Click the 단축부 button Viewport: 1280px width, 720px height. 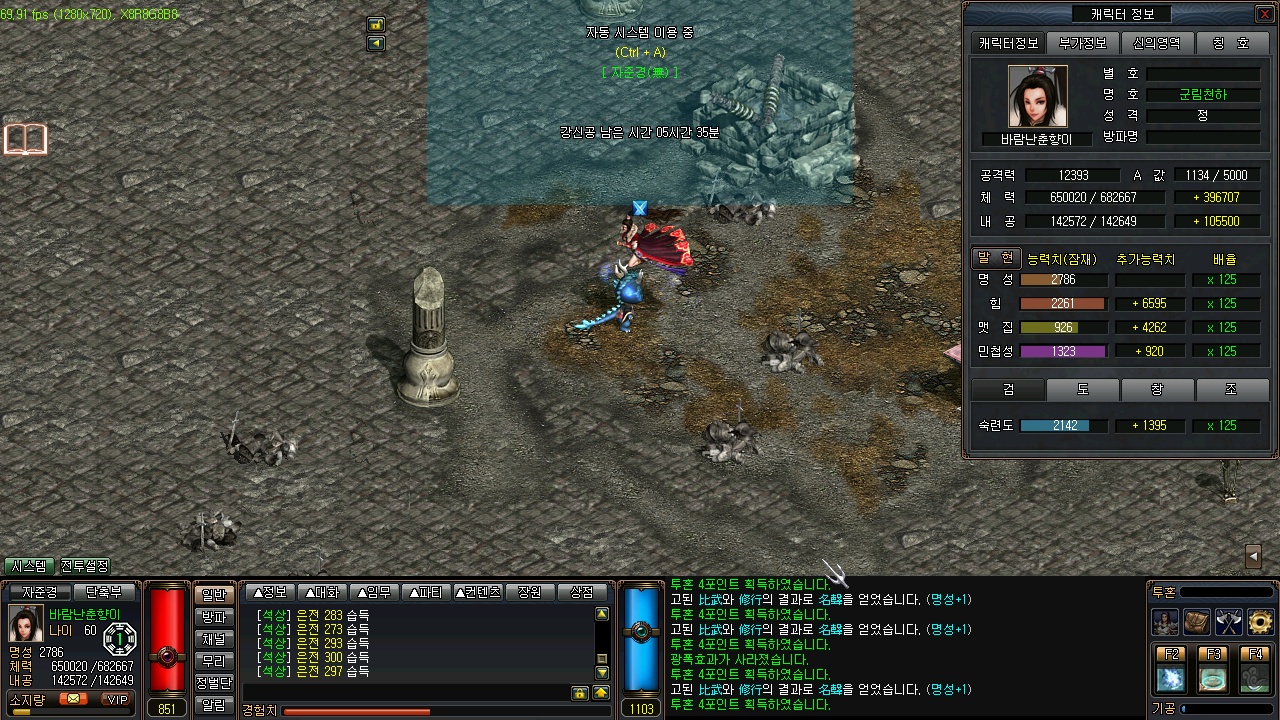[x=104, y=592]
